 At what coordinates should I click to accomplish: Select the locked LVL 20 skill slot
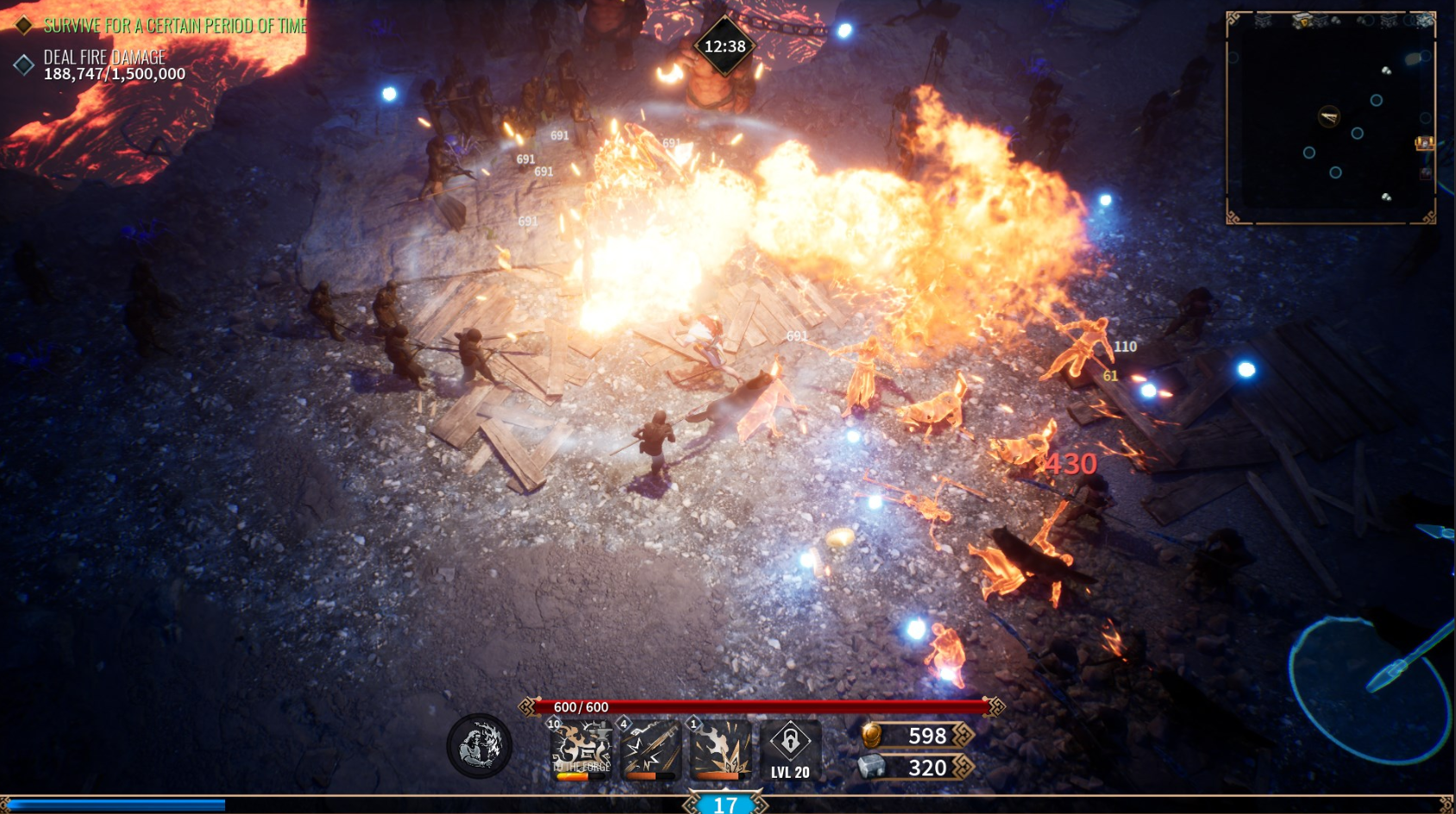(x=790, y=748)
